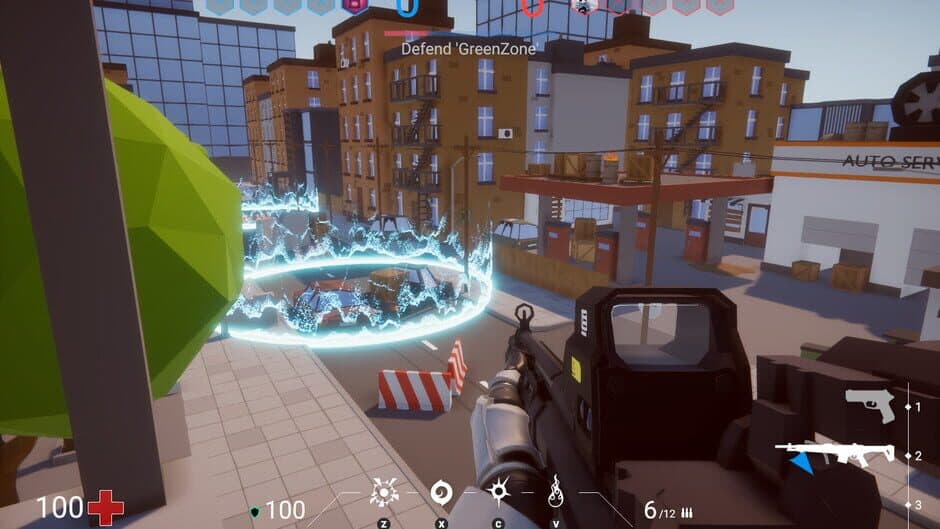Select the pink player hexagon icon

click(x=355, y=6)
